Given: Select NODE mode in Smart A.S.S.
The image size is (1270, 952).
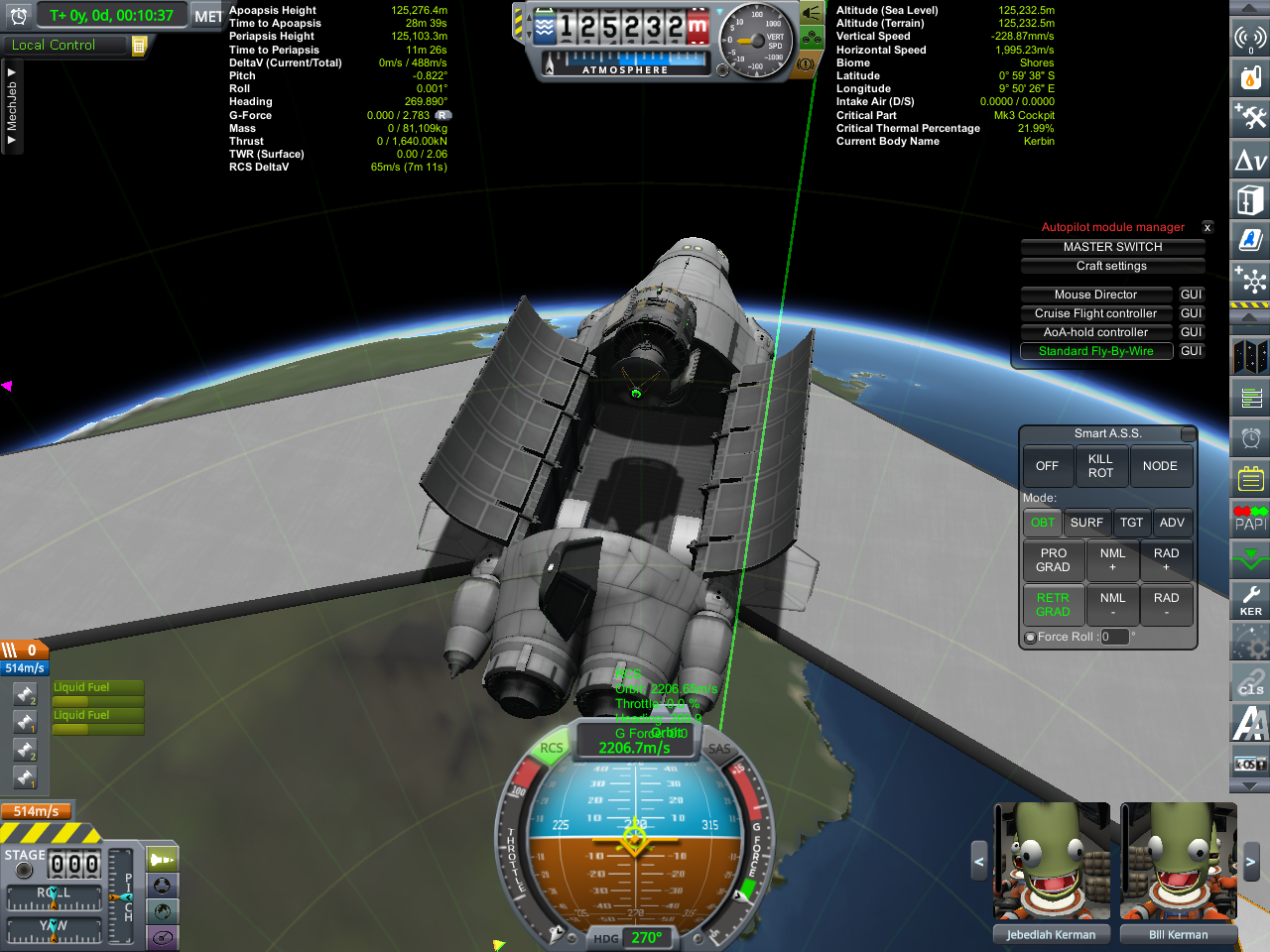Looking at the screenshot, I should point(1160,466).
